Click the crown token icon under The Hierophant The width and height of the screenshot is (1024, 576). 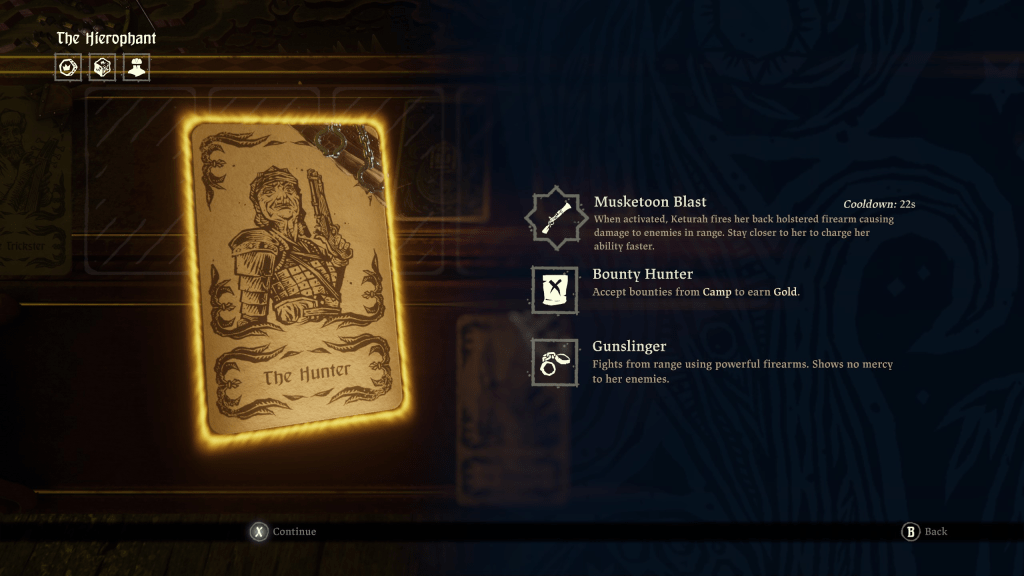coord(69,68)
